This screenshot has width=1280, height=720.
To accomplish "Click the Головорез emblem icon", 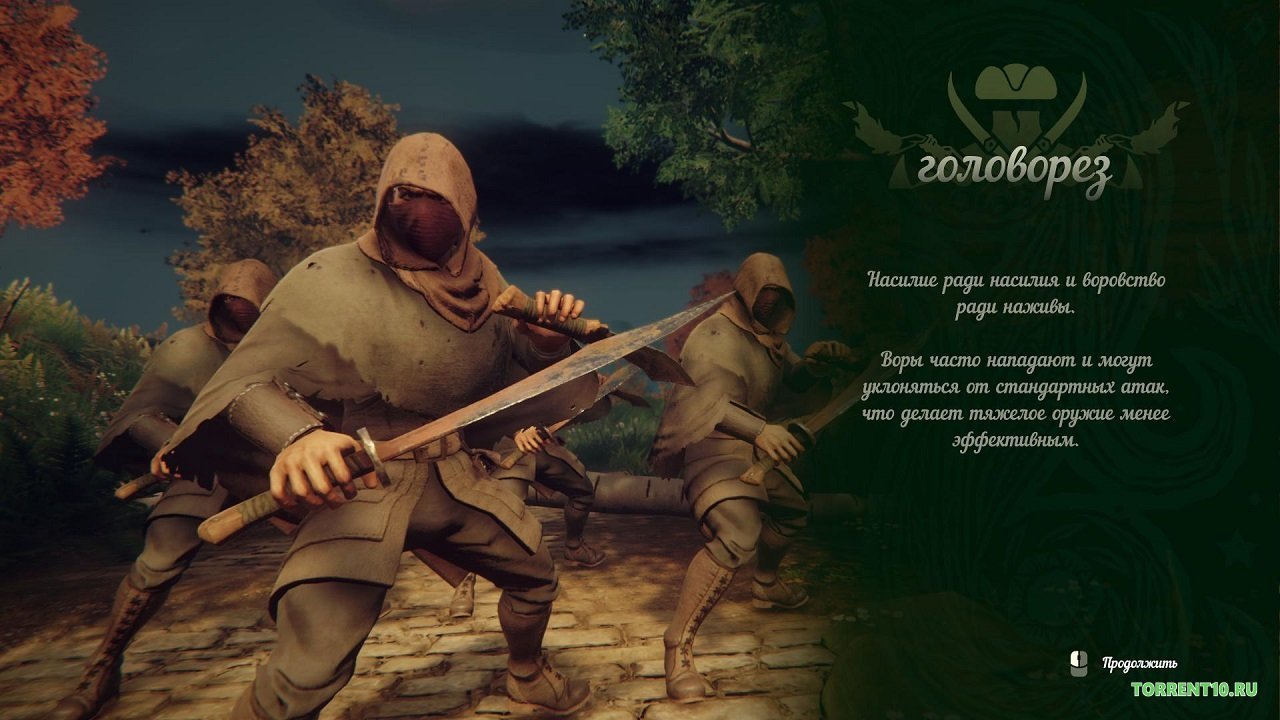I will (x=1013, y=105).
